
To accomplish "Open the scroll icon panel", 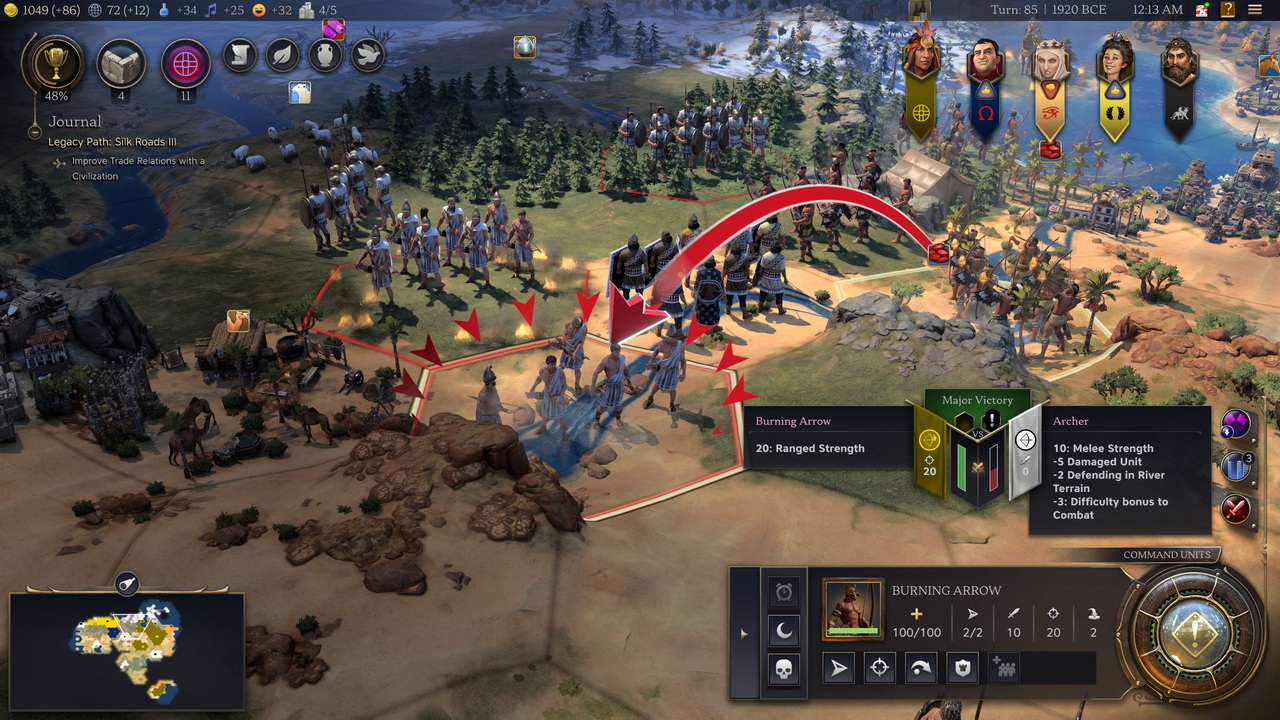I will click(x=240, y=55).
